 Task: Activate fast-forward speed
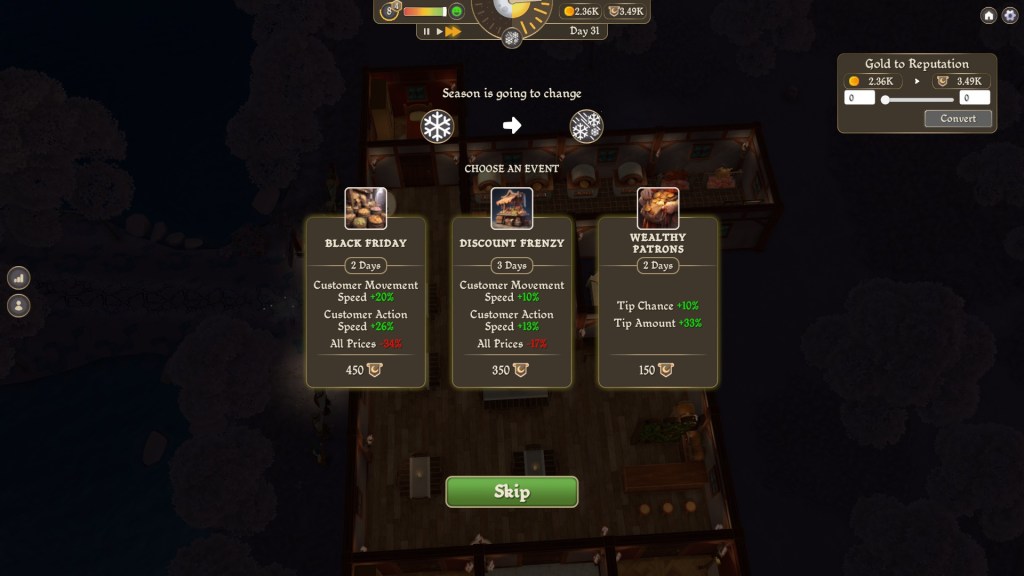(453, 32)
